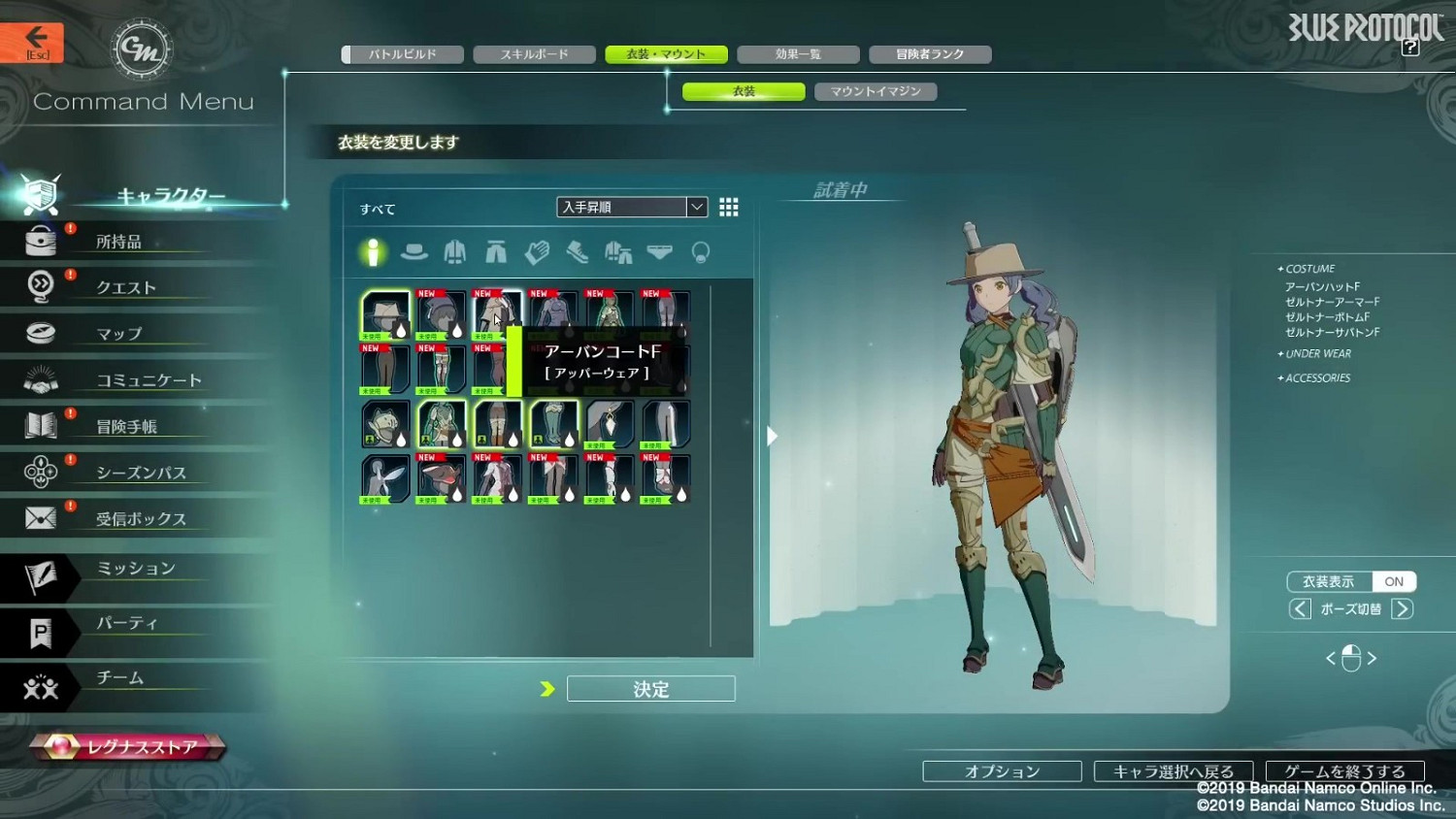Screen dimensions: 1456x819
Task: Select the accessories category filter icon
Action: click(x=699, y=252)
